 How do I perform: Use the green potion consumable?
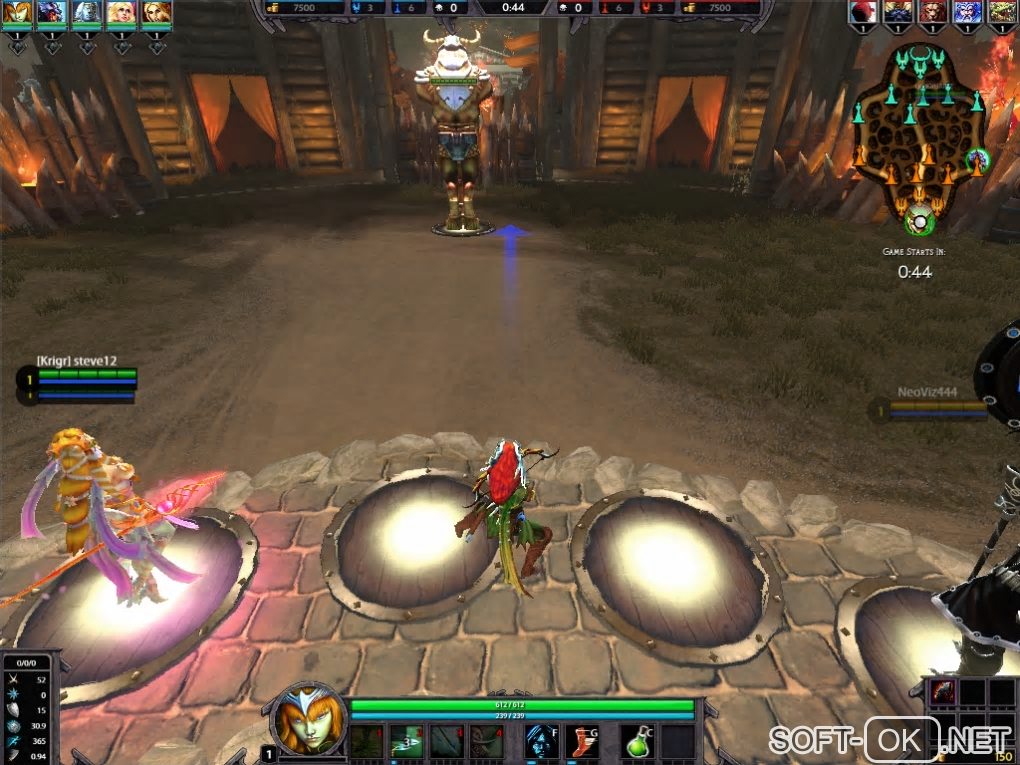pos(636,741)
